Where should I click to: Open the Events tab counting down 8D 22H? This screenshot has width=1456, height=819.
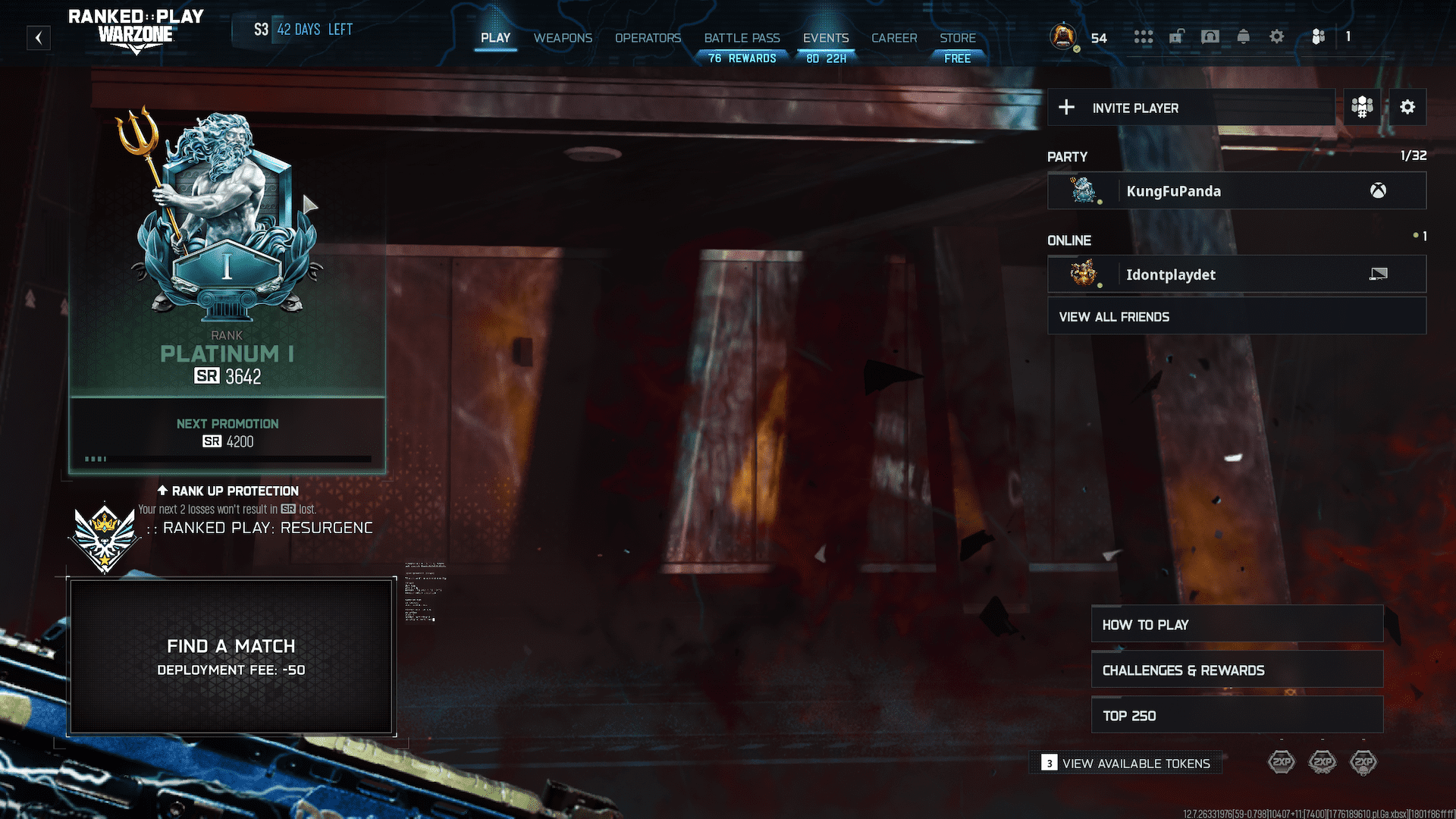826,38
